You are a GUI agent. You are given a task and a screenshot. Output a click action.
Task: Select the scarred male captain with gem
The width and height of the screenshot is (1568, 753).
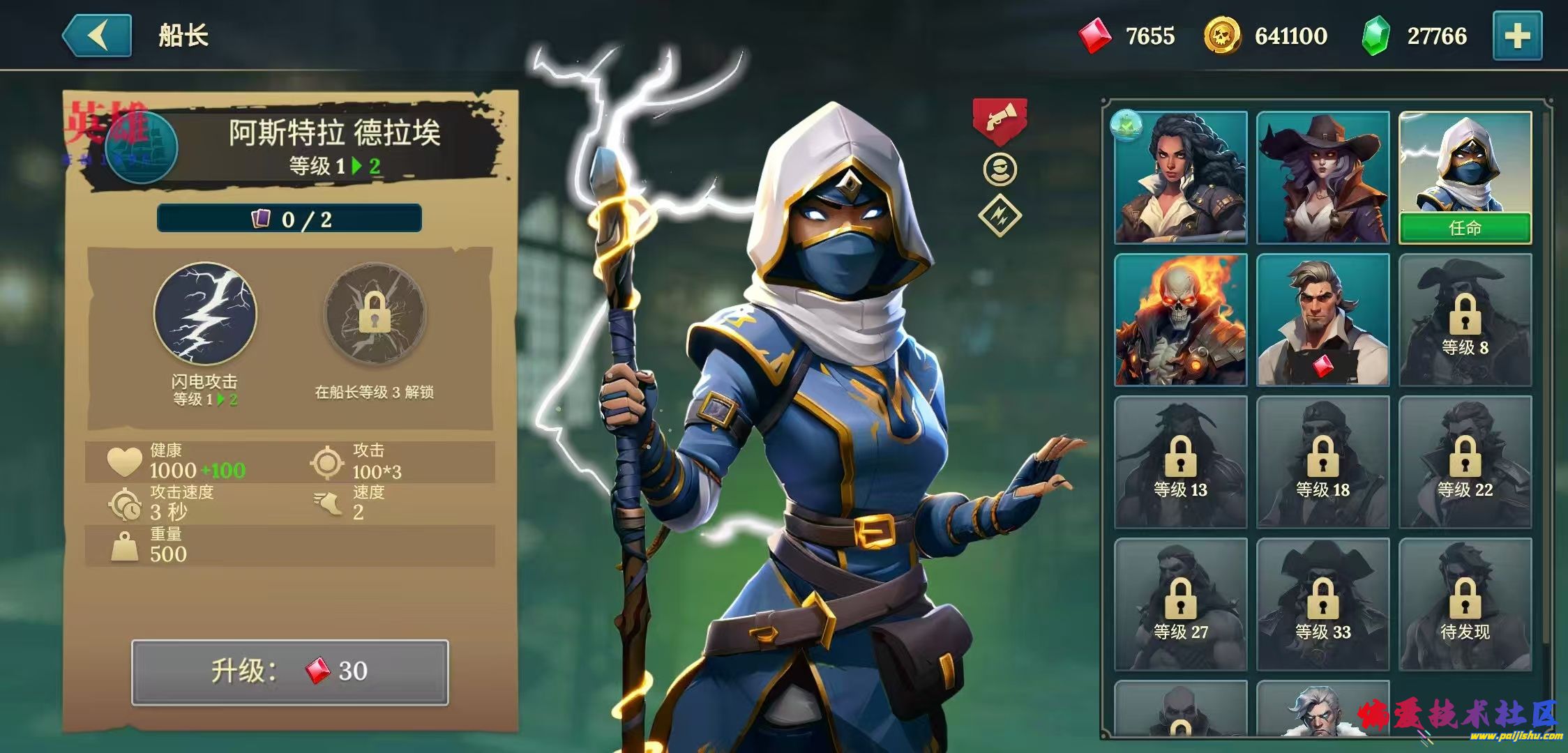tap(1322, 320)
